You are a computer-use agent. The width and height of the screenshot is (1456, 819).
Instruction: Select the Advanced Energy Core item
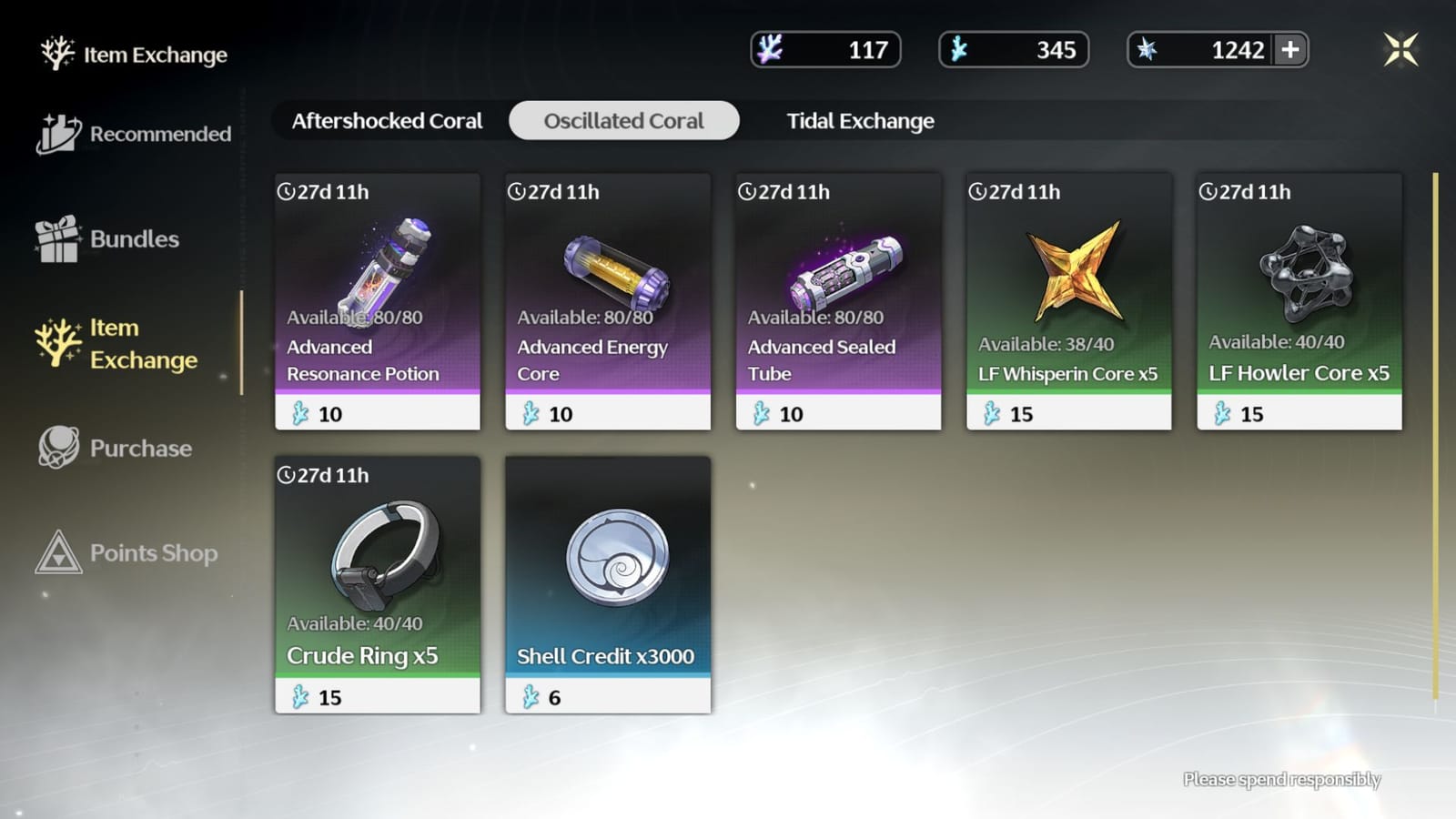click(608, 300)
